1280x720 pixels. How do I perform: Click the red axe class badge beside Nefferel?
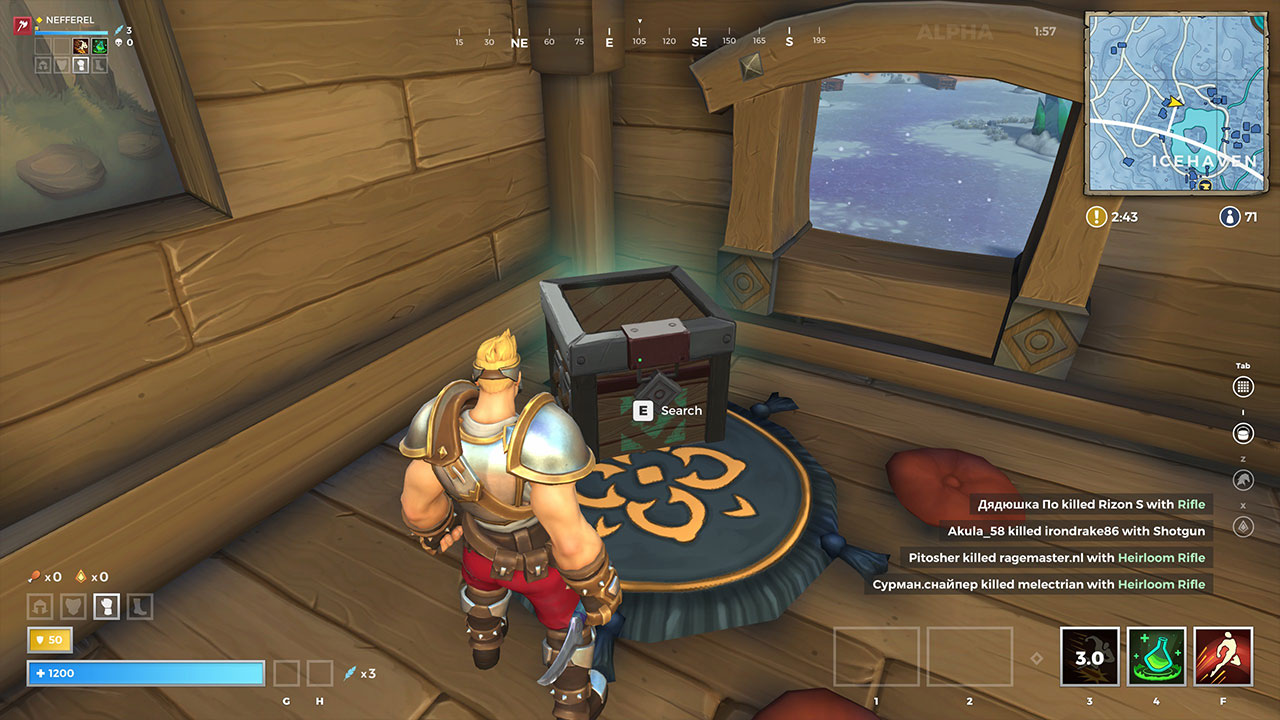pos(21,25)
